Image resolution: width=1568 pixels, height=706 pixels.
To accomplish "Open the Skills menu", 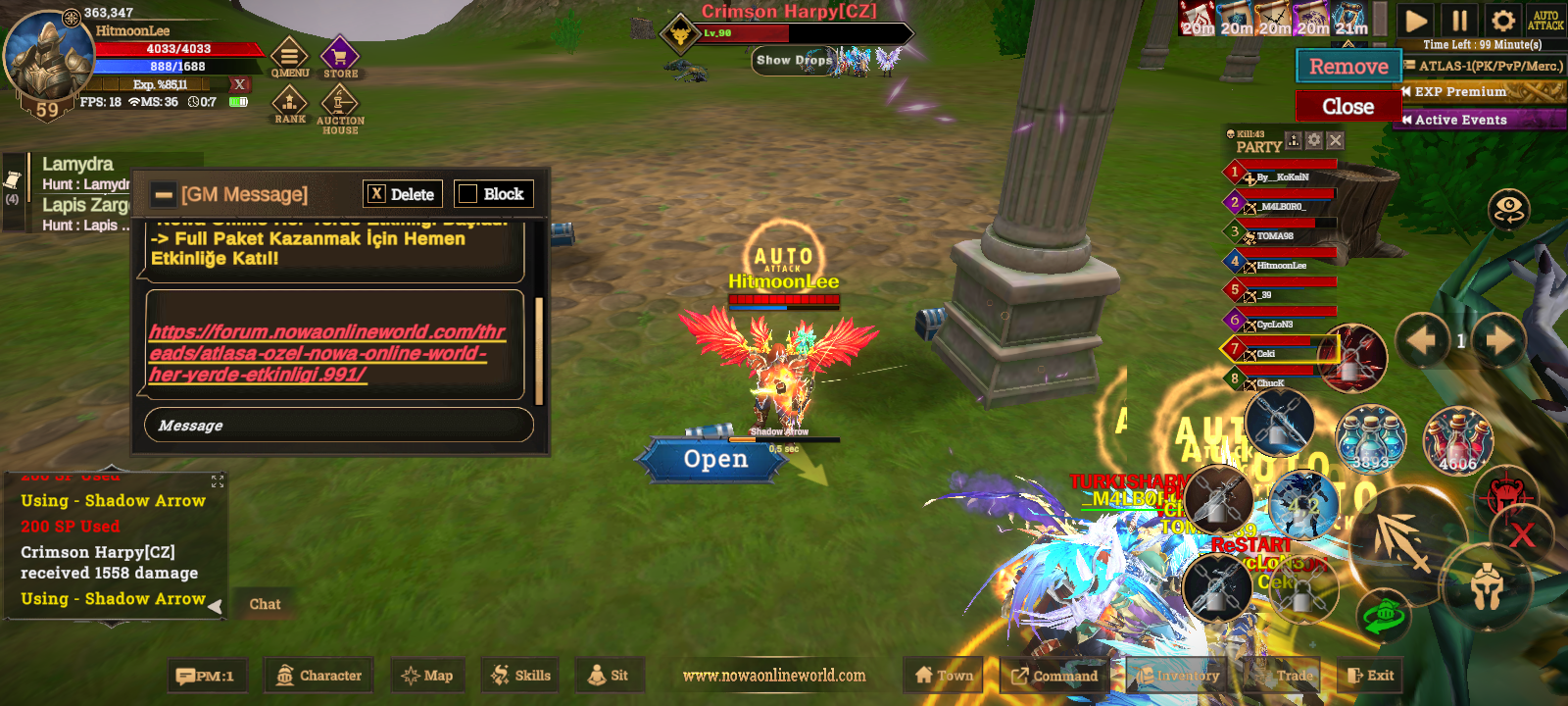I will pyautogui.click(x=520, y=676).
